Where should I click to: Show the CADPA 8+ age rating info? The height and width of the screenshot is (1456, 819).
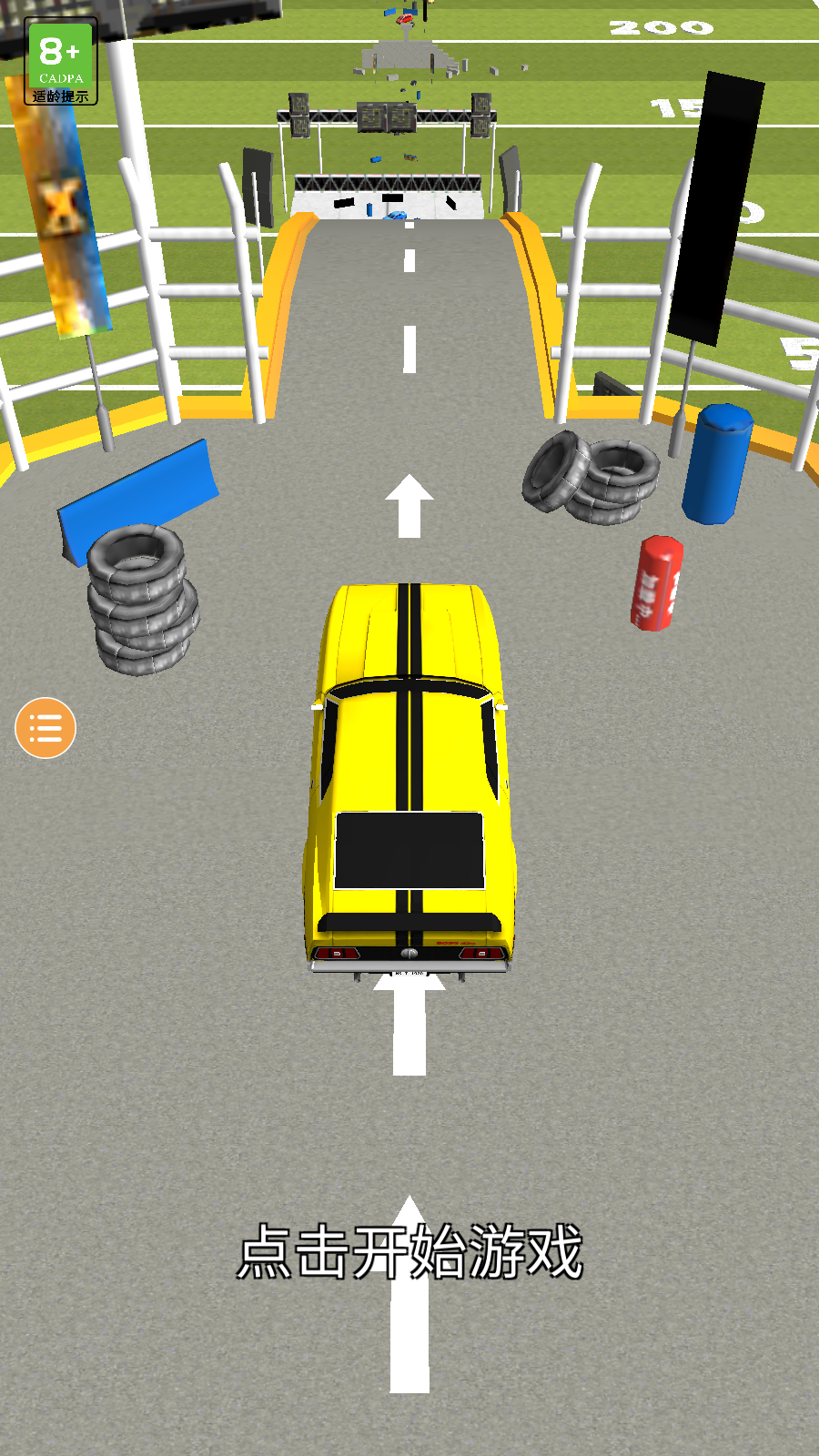[61, 62]
